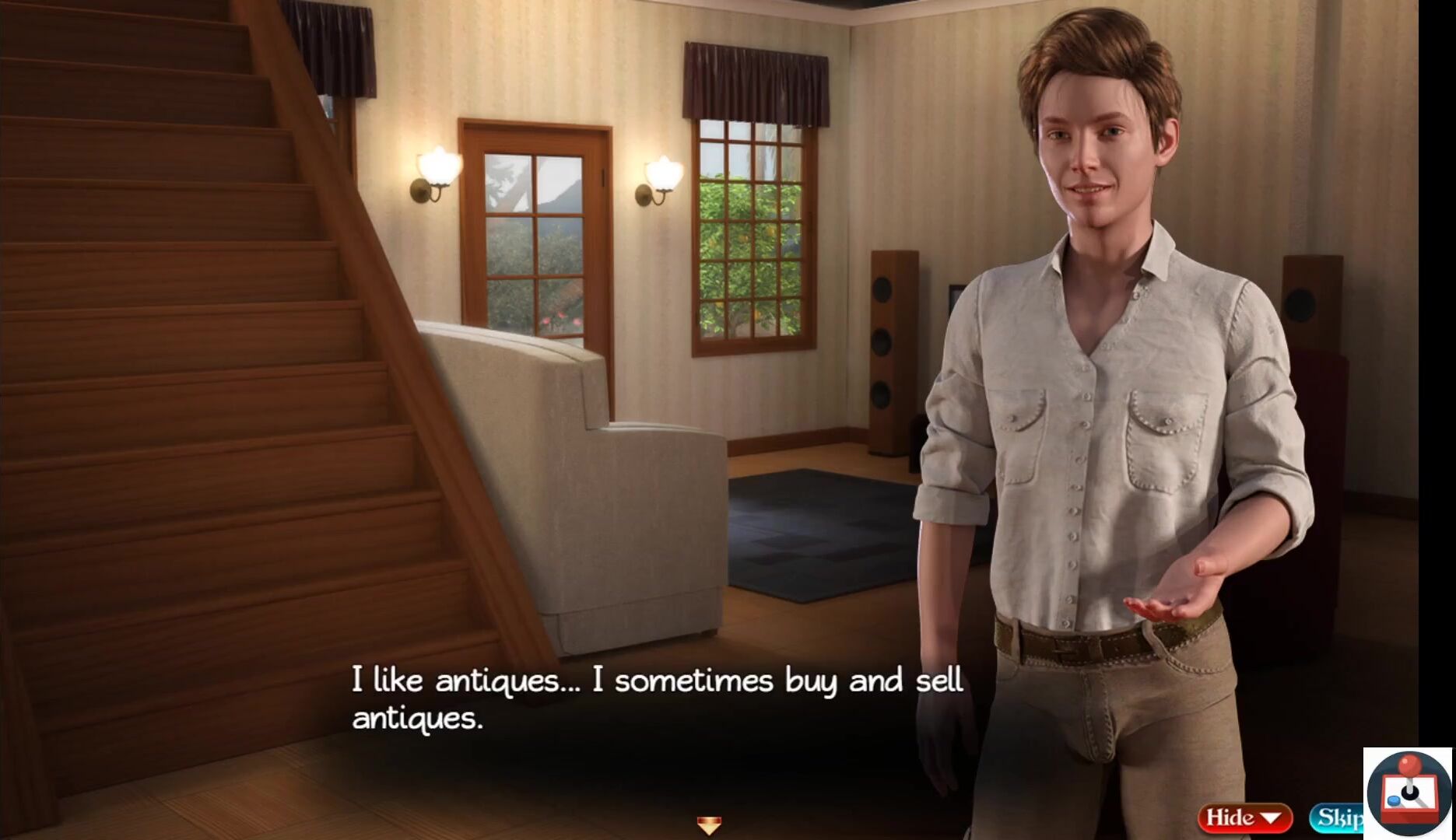This screenshot has width=1456, height=840.
Task: Advance dialogue via the orange arrow indicator
Action: [708, 824]
